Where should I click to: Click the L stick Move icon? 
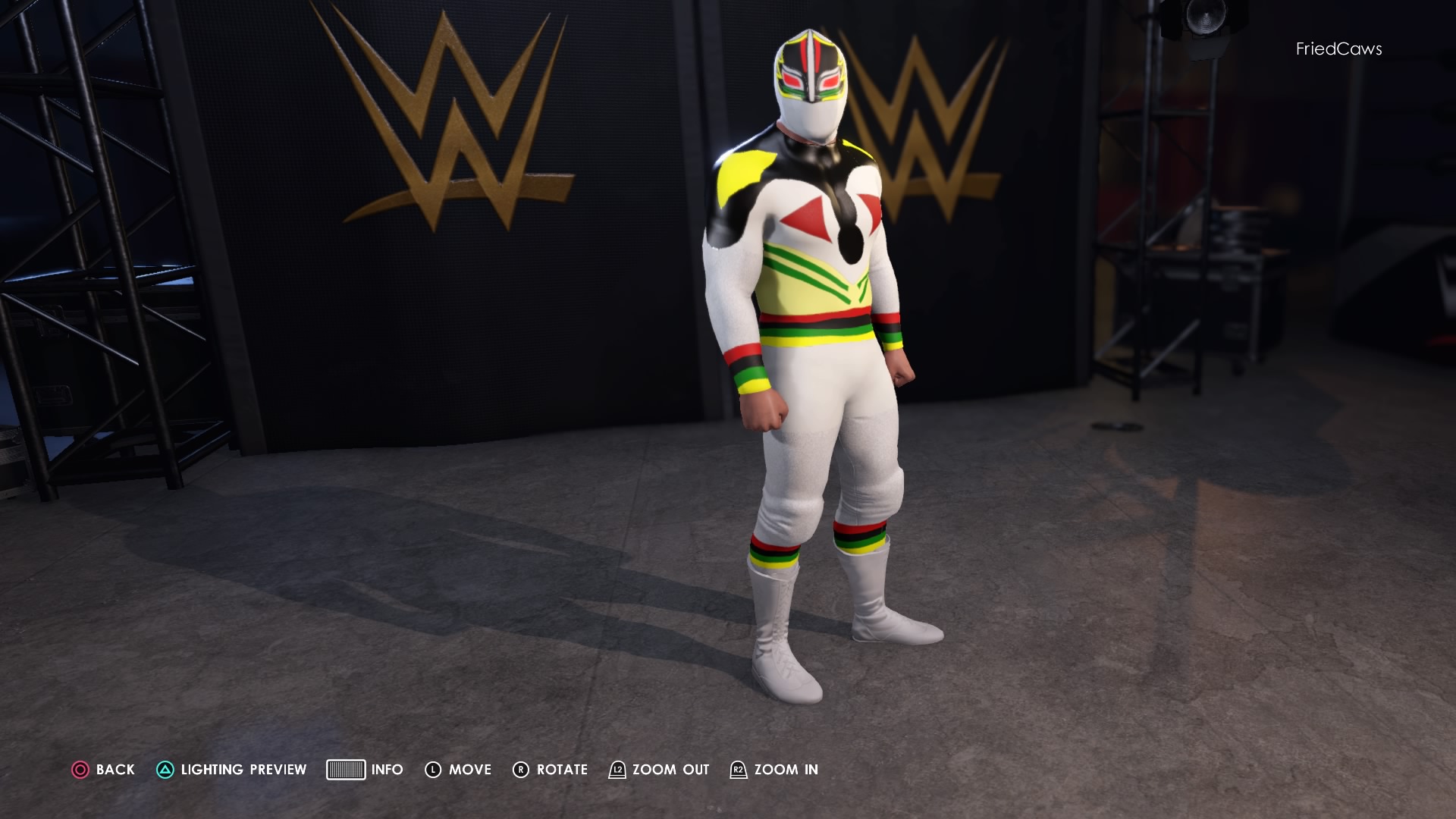(433, 769)
